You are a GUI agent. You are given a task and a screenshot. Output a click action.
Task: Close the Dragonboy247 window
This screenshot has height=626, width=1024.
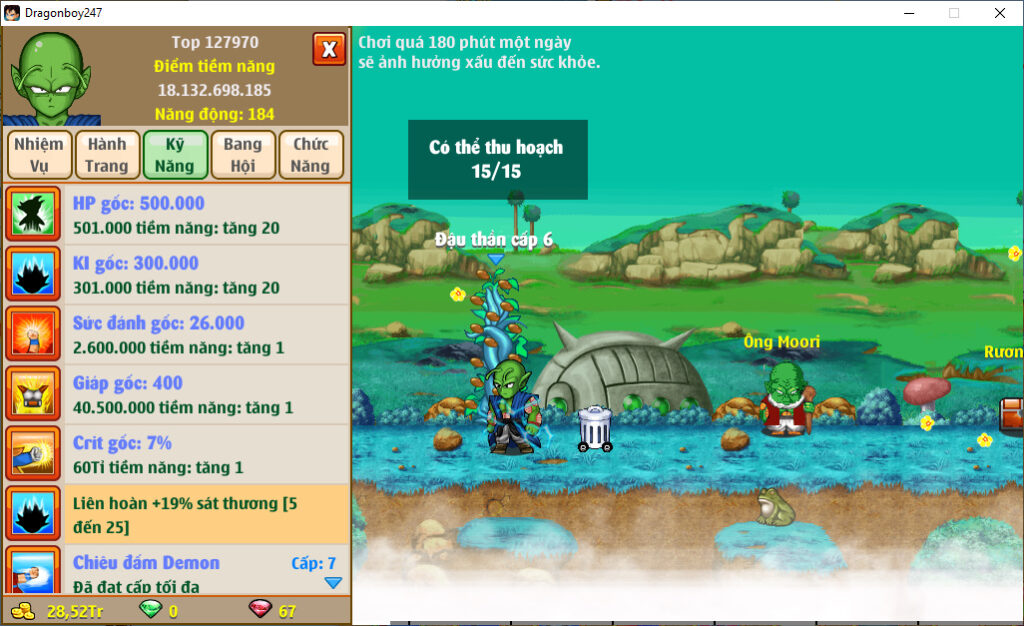pyautogui.click(x=999, y=13)
